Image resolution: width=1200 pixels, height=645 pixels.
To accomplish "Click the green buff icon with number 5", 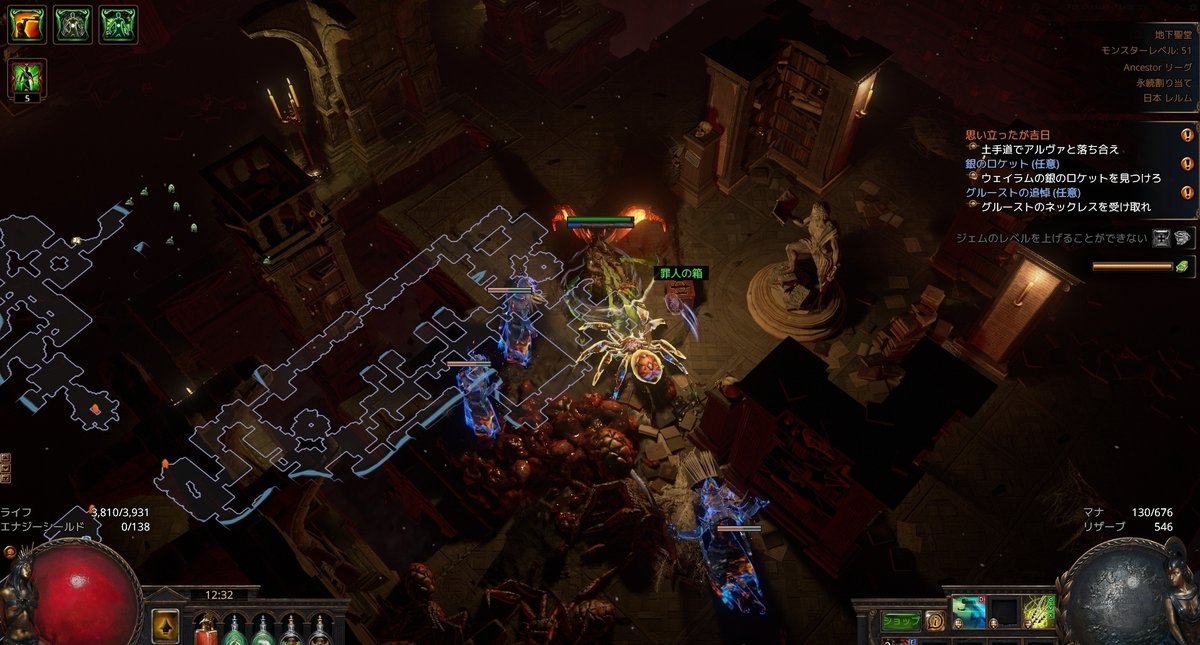I will pyautogui.click(x=27, y=79).
